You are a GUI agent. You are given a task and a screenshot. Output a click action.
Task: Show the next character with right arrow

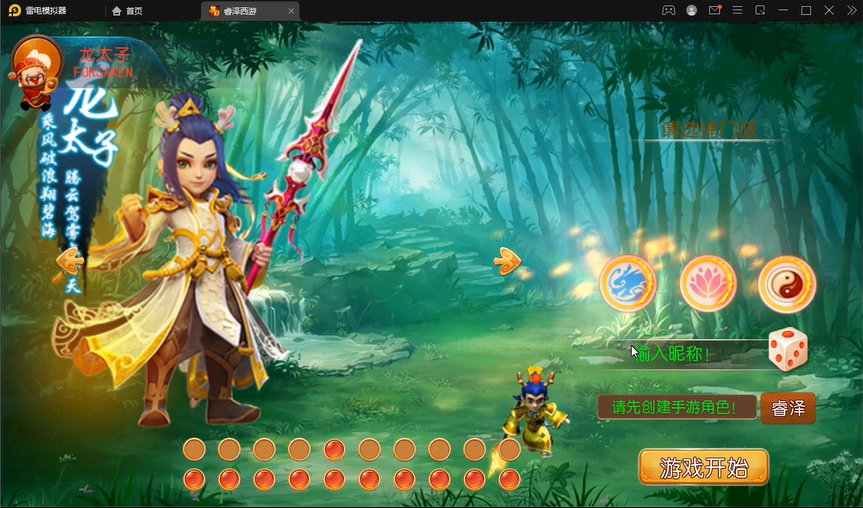(507, 261)
